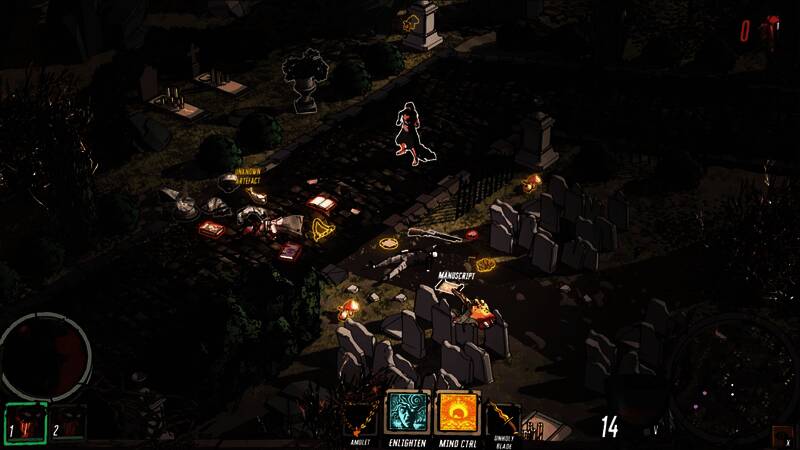Activate the Enlighten ability

click(407, 412)
